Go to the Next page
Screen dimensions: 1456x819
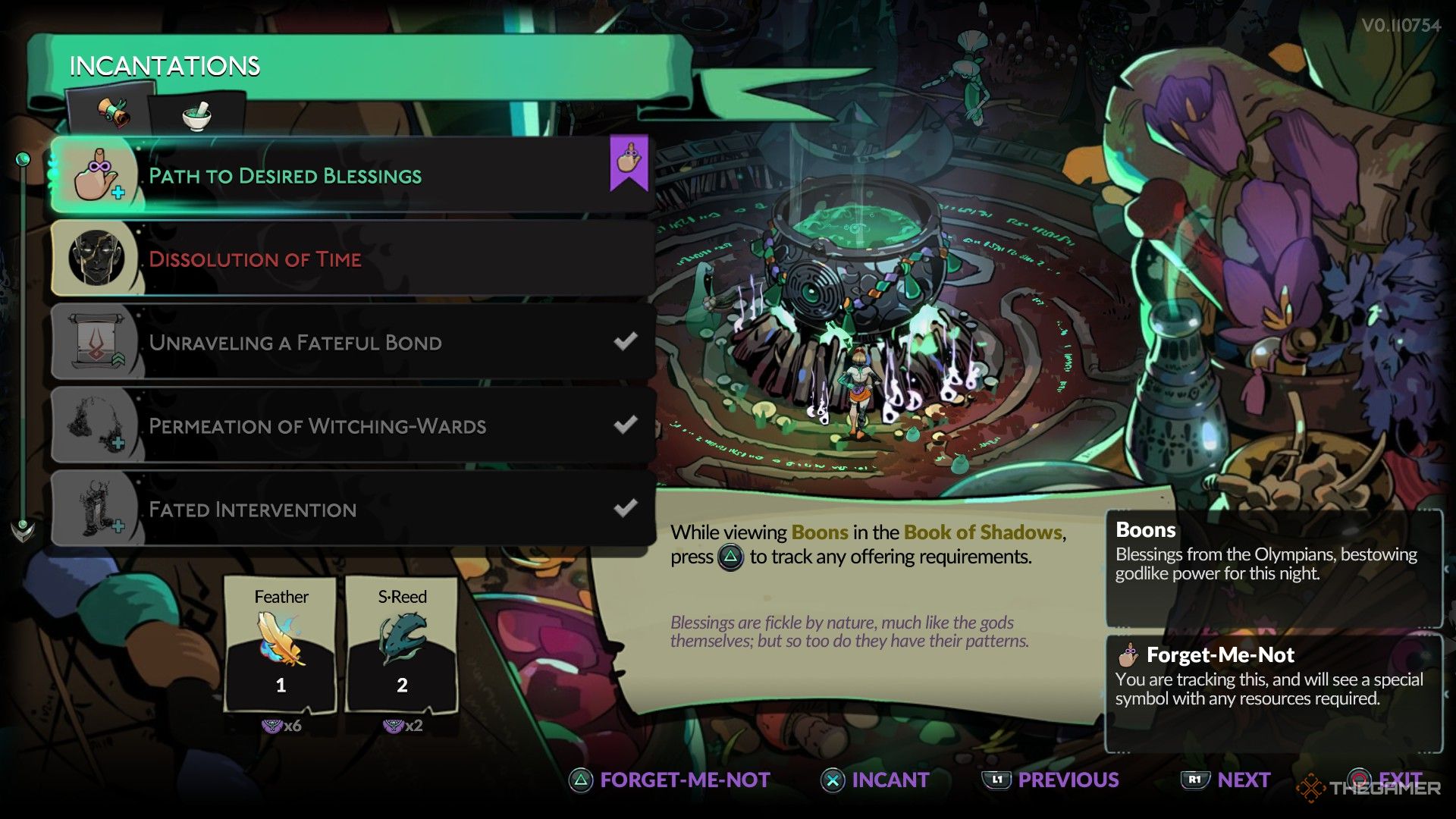pos(1226,780)
